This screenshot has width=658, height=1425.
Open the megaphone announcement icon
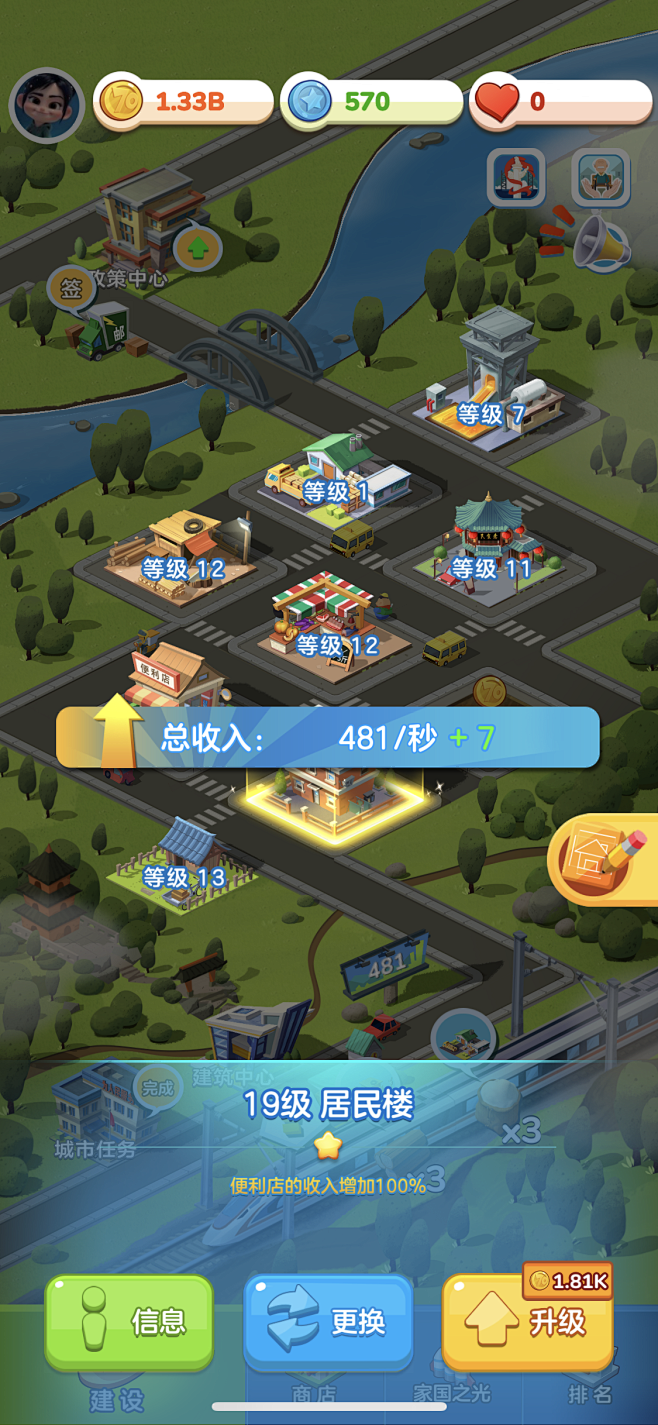coord(601,242)
